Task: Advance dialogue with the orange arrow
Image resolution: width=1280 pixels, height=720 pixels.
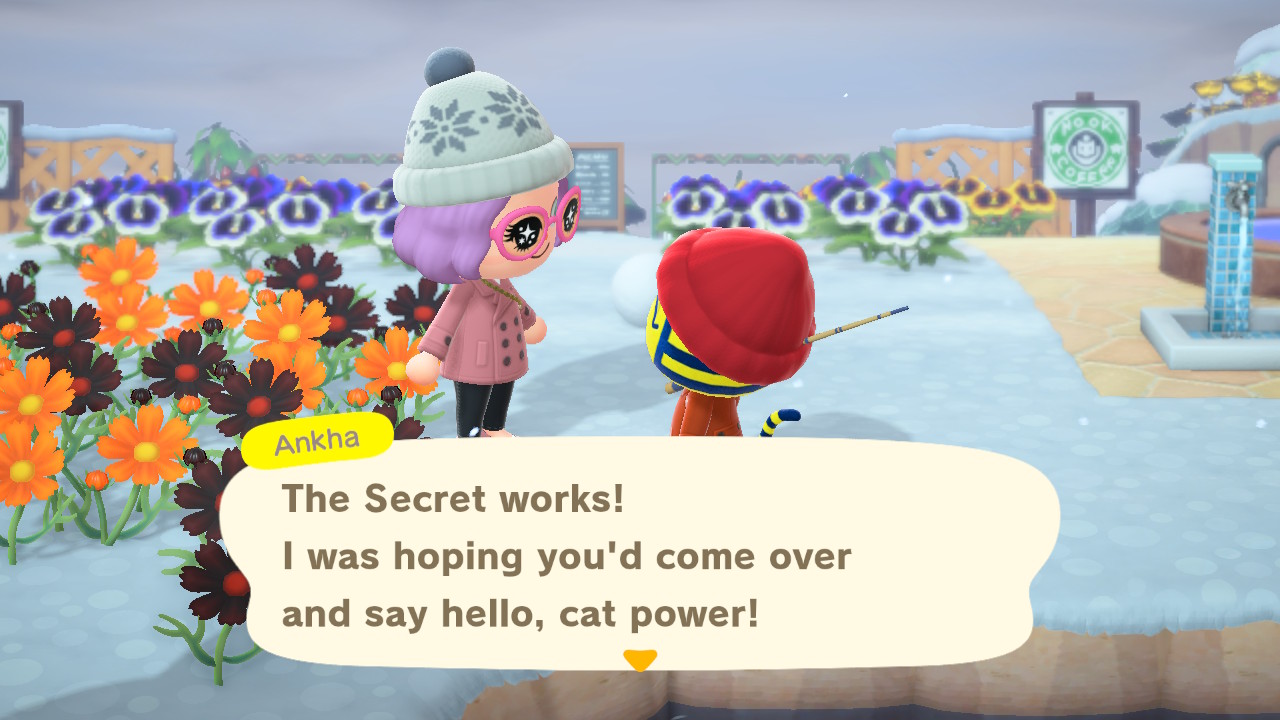Action: click(x=640, y=660)
